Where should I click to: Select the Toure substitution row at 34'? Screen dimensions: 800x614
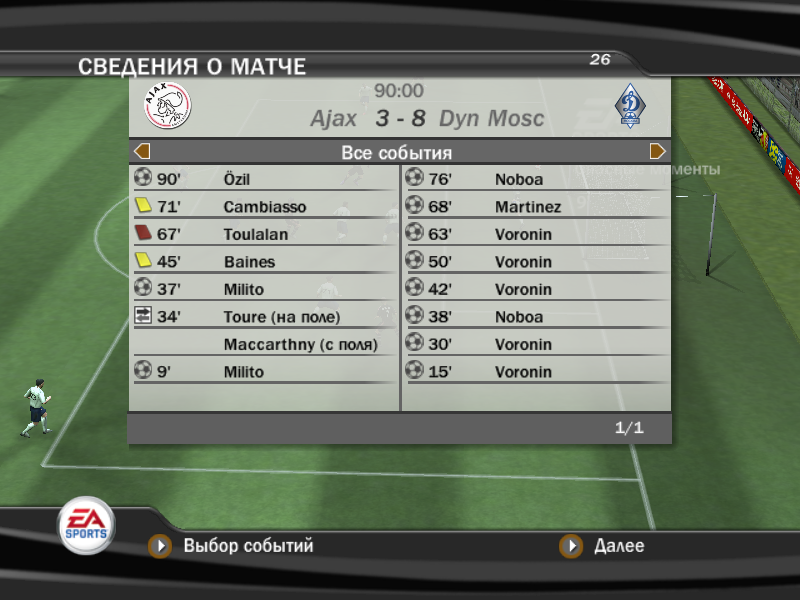(x=264, y=317)
